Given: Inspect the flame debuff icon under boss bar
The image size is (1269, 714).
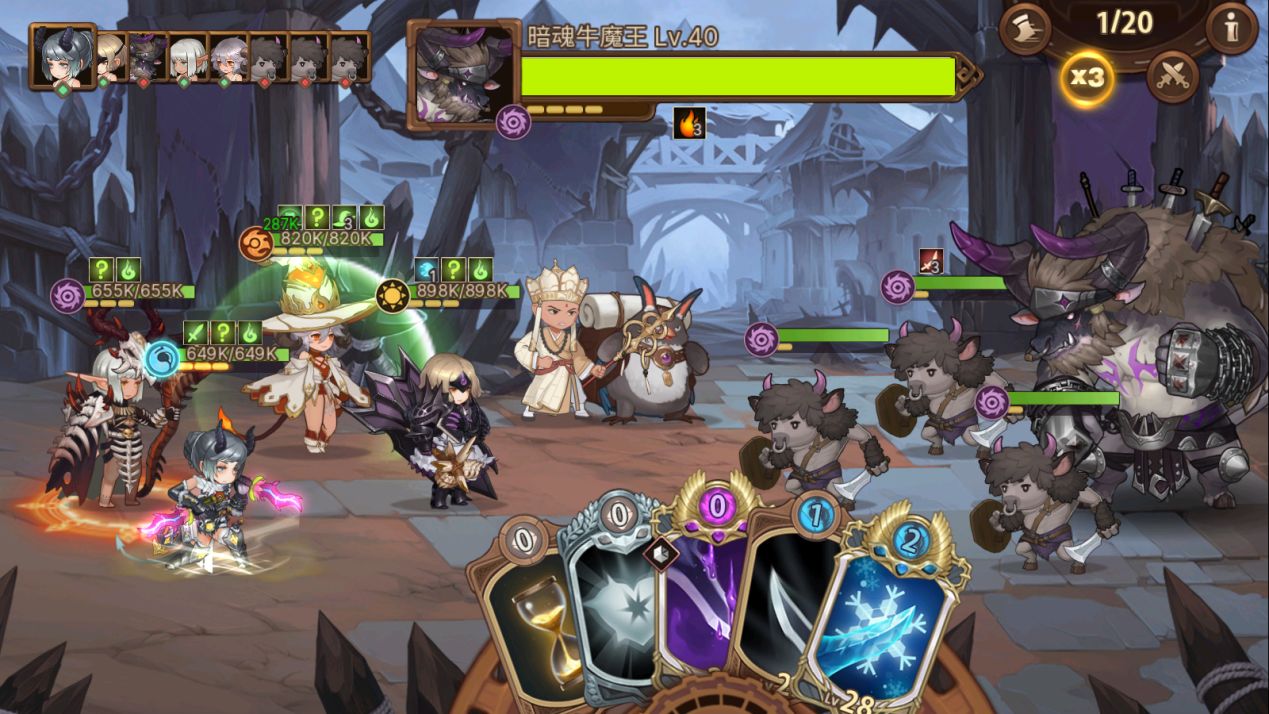Looking at the screenshot, I should click(x=689, y=123).
